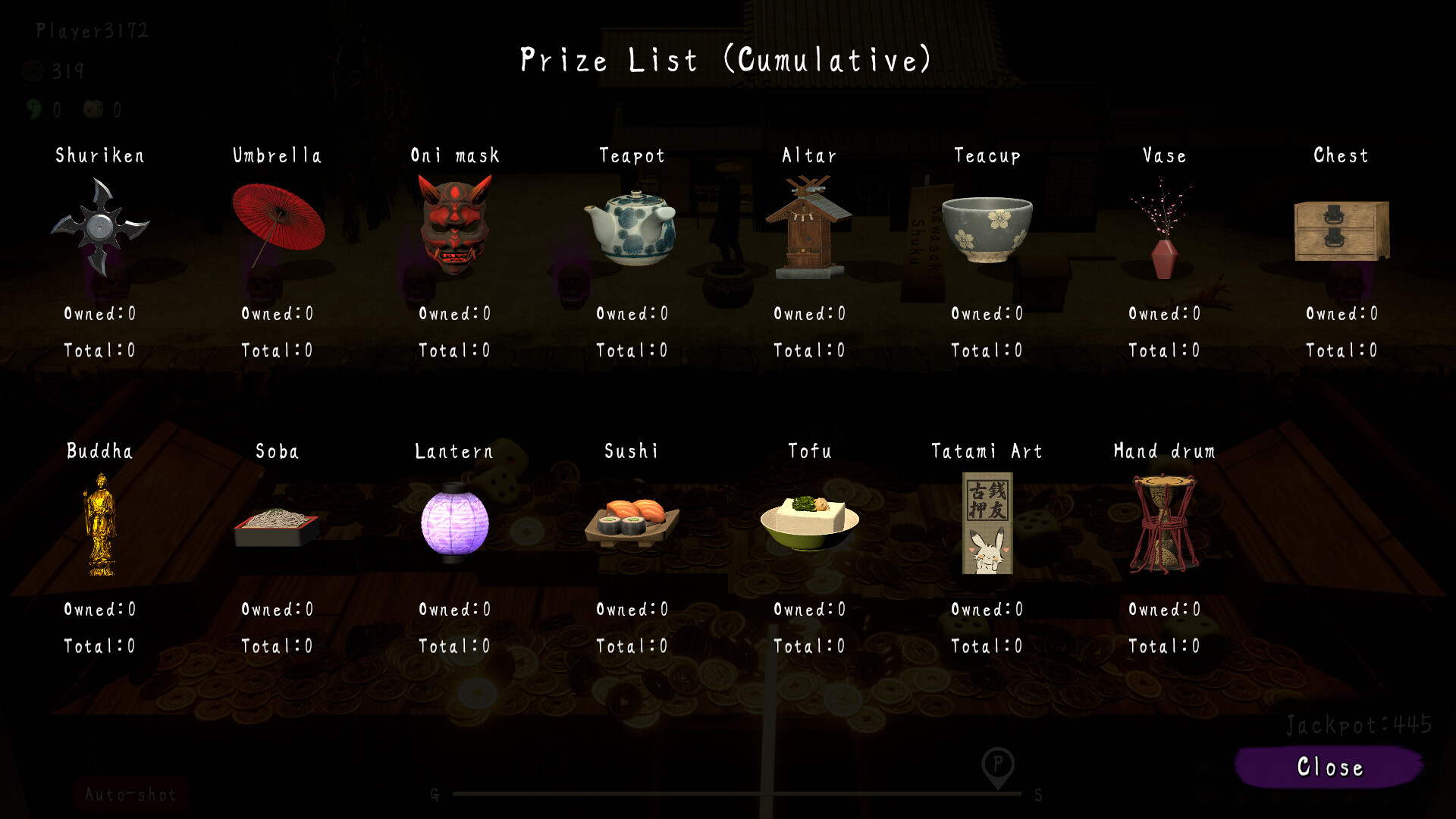
Task: Close the Prize List screen
Action: (1327, 767)
